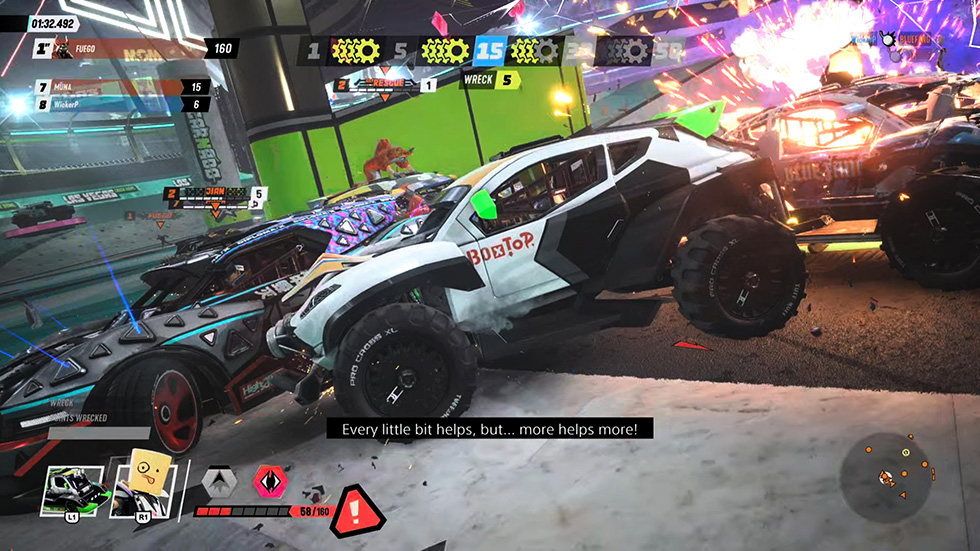
Task: Select FUEGO's first-place scoreboard row
Action: (135, 48)
